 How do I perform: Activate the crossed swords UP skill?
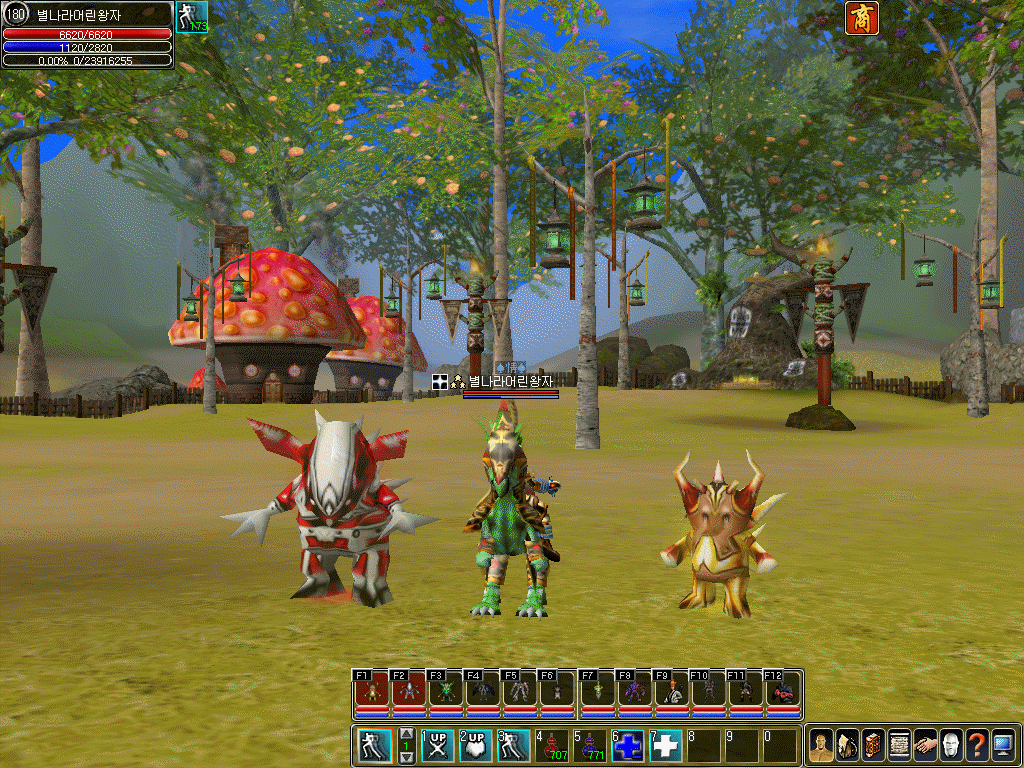coord(436,746)
